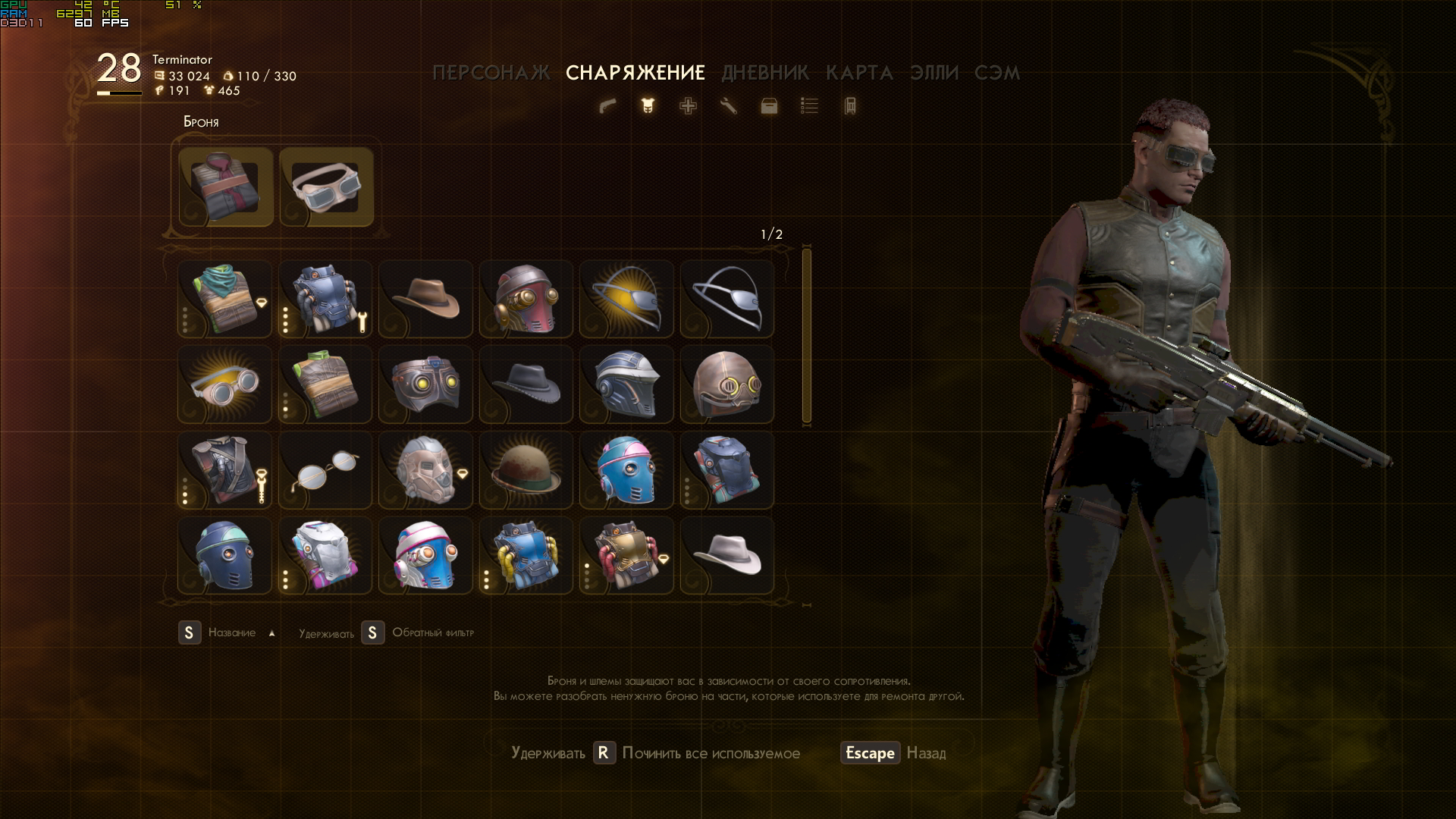Choose the round wire-rim glasses
Viewport: 1456px width, 819px height.
325,470
